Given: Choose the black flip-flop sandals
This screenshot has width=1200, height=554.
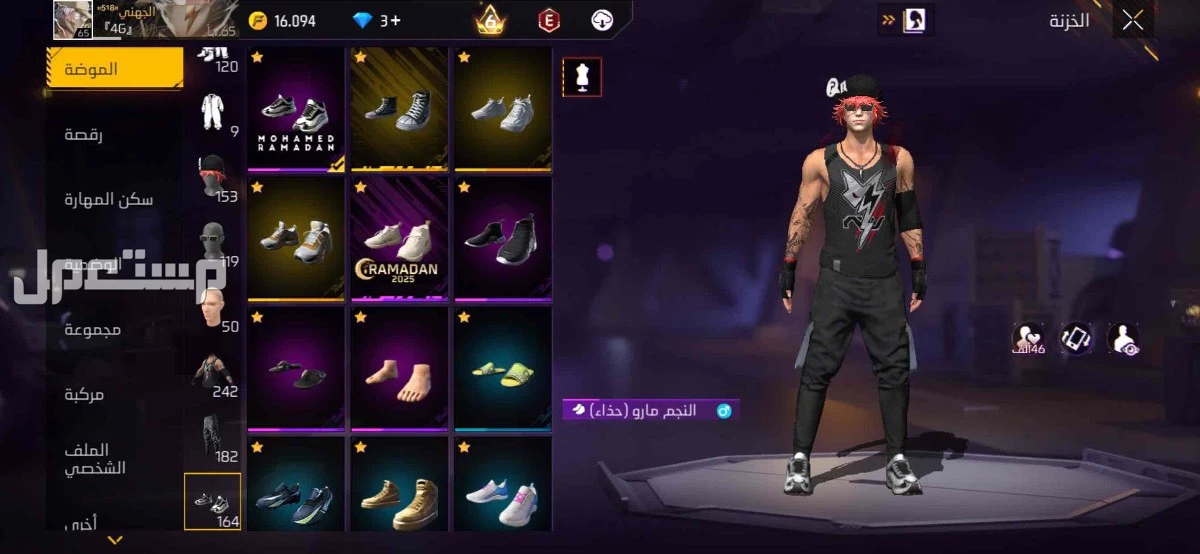Looking at the screenshot, I should point(295,370).
